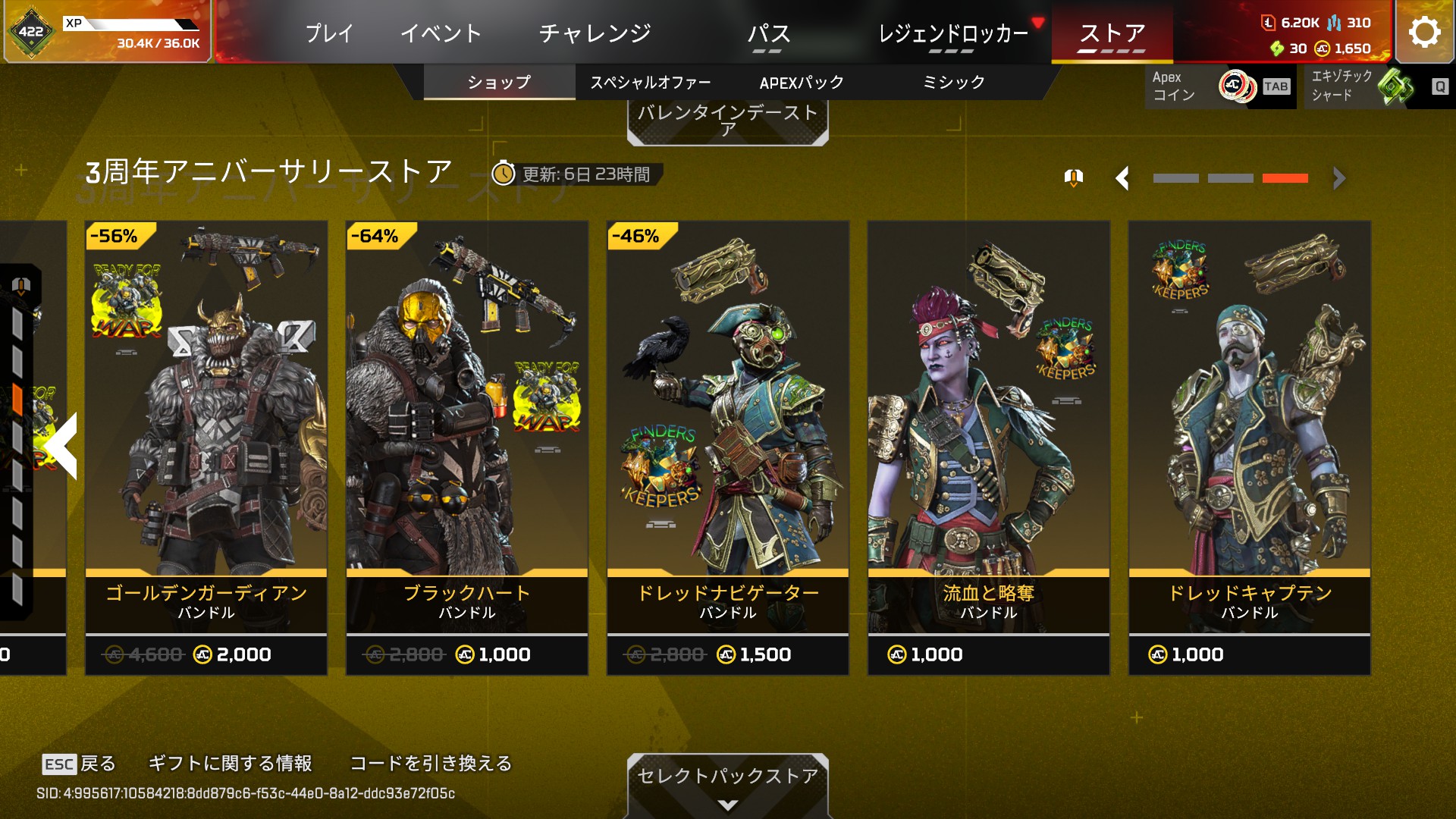The width and height of the screenshot is (1456, 819).
Task: Switch to the イベント tab
Action: click(441, 33)
